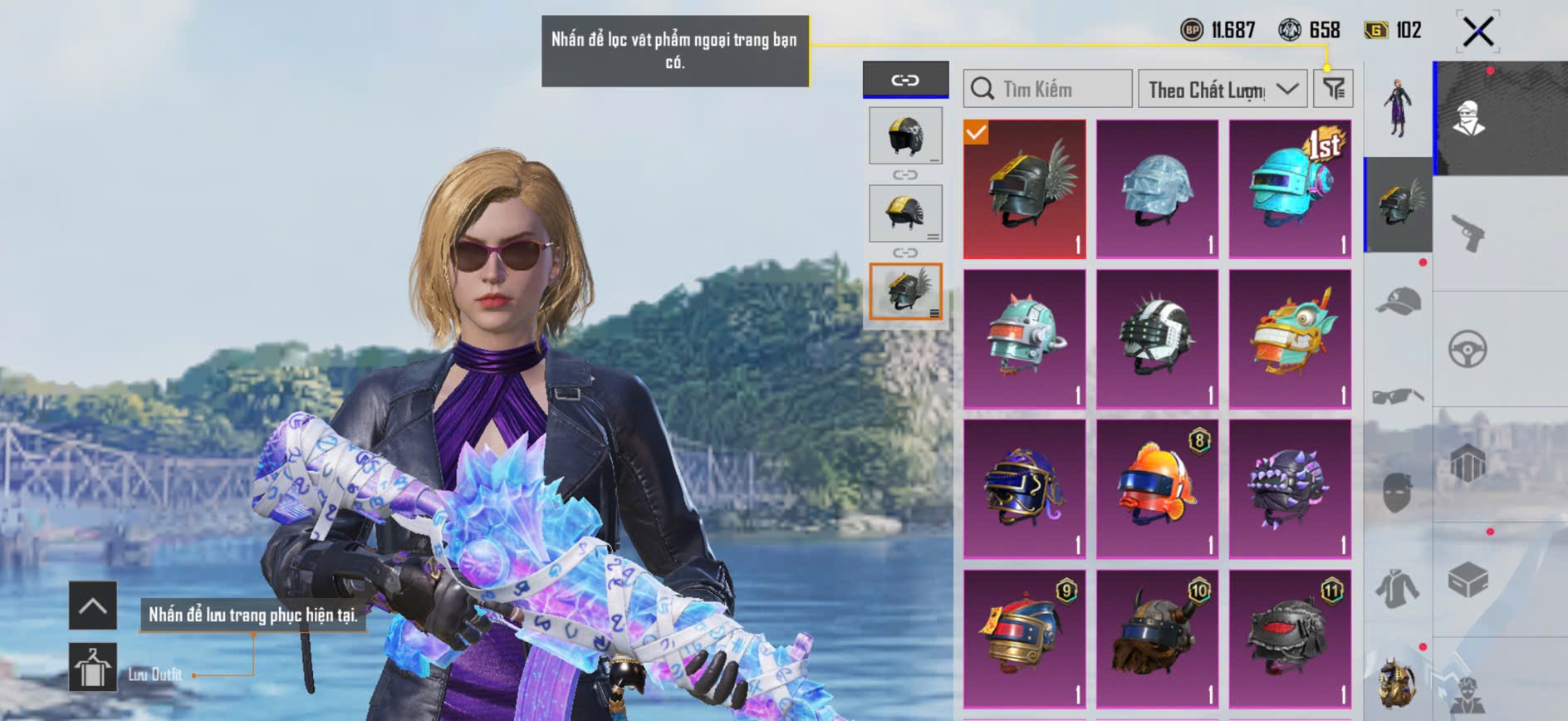The height and width of the screenshot is (721, 1568).
Task: Select the winged black helmet skin
Action: point(1025,189)
